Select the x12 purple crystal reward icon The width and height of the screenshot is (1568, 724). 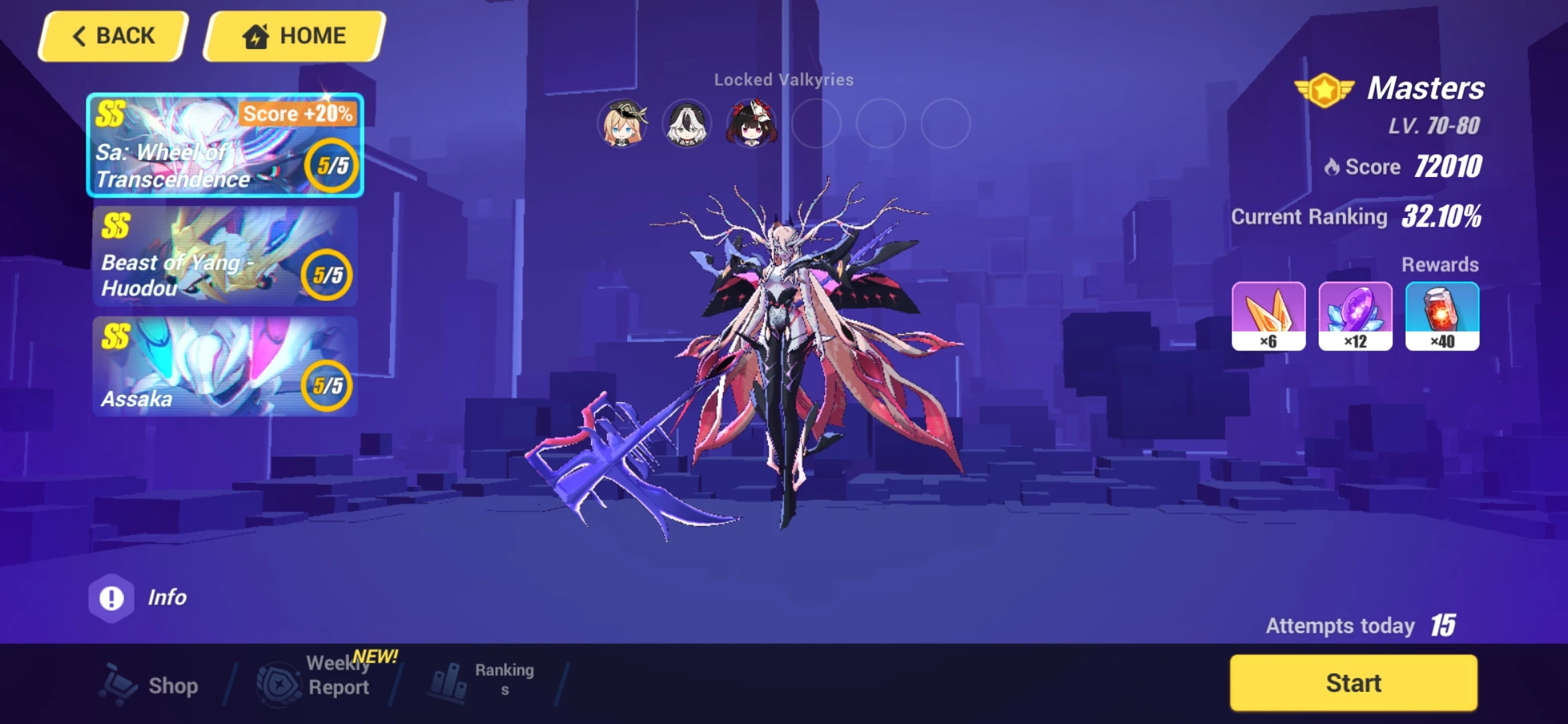1356,317
